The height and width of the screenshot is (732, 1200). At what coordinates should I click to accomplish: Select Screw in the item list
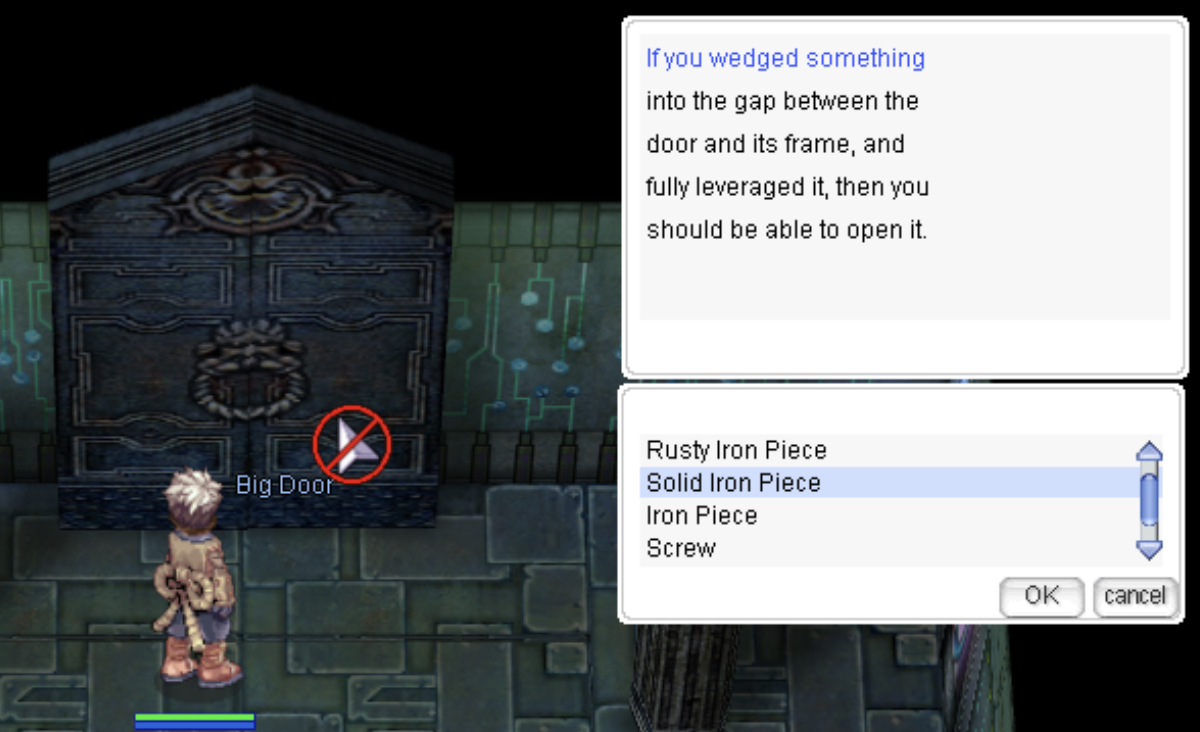[x=681, y=548]
